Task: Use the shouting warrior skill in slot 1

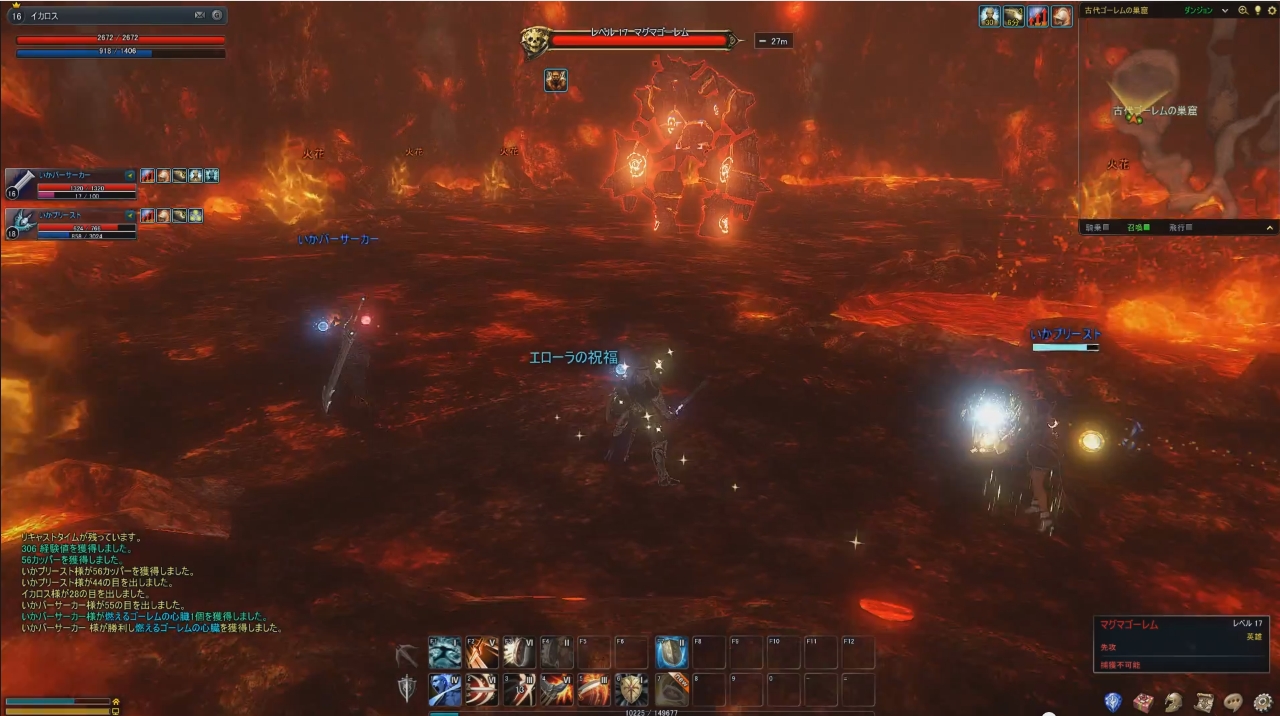Action: pos(445,690)
